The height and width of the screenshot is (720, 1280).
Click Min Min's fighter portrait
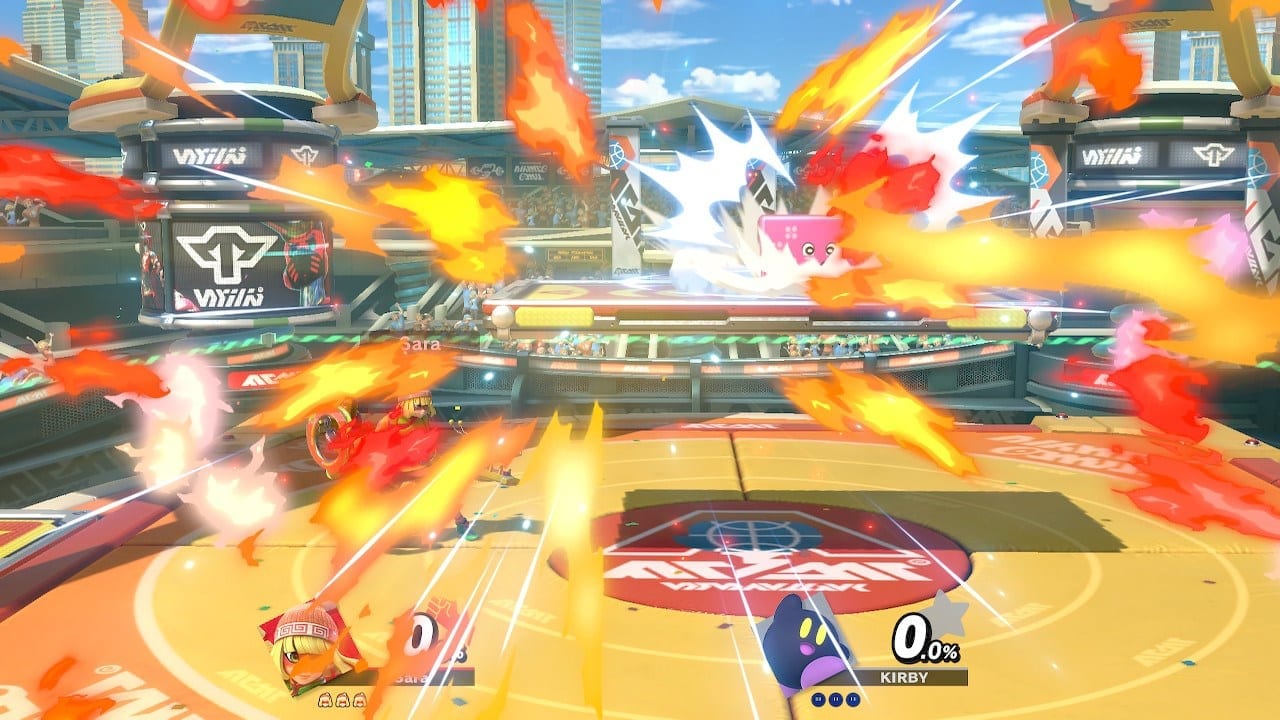tap(311, 646)
